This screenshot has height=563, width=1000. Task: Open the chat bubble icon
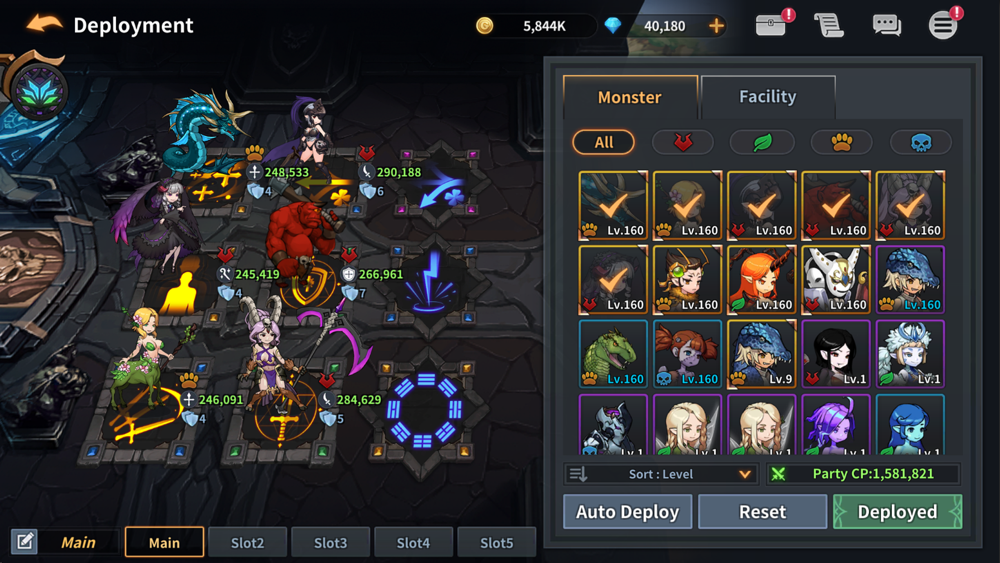886,25
